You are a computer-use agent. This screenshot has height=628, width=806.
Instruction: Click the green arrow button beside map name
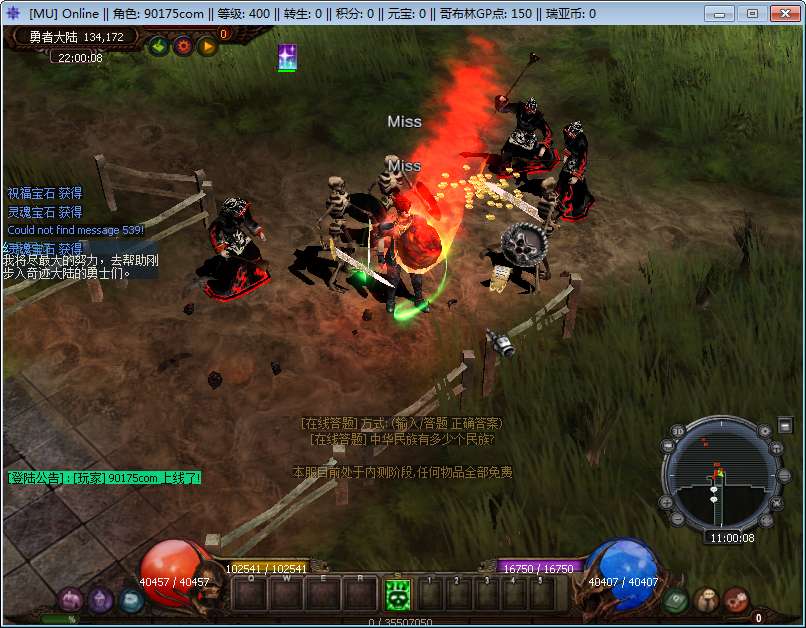[x=158, y=46]
